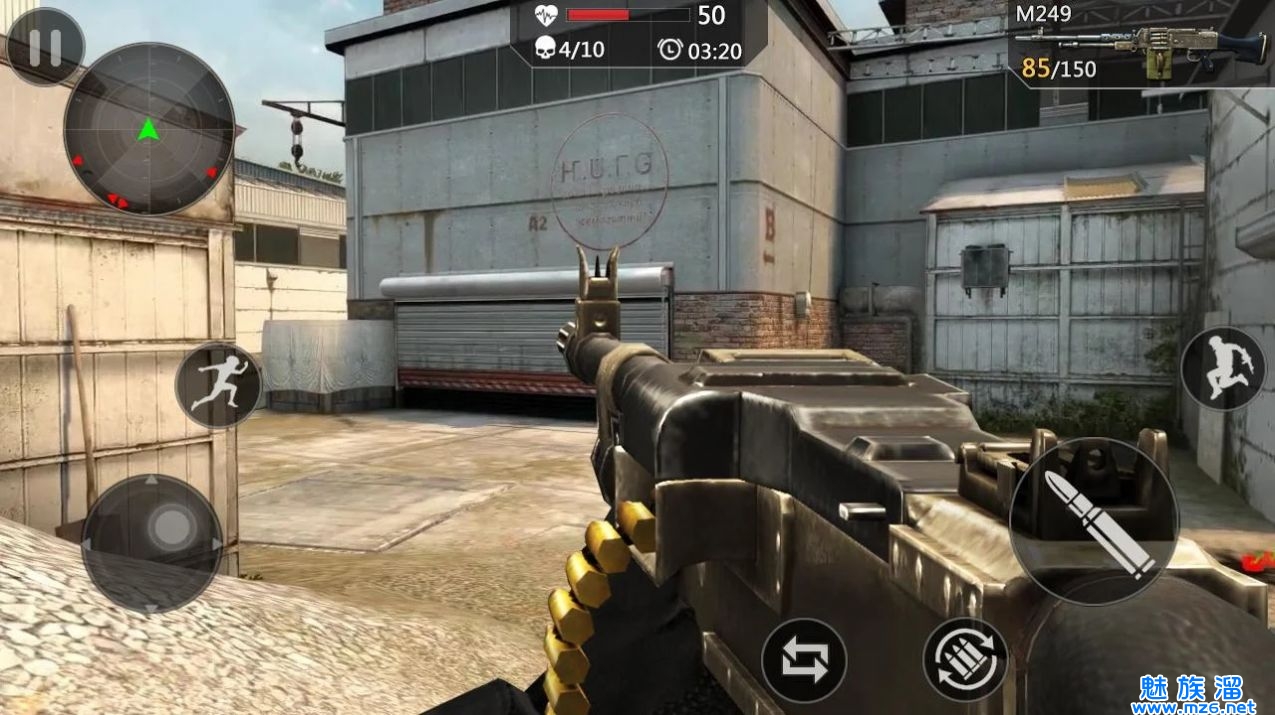The image size is (1275, 715).
Task: Touch the virtual movement joystick
Action: tap(152, 544)
